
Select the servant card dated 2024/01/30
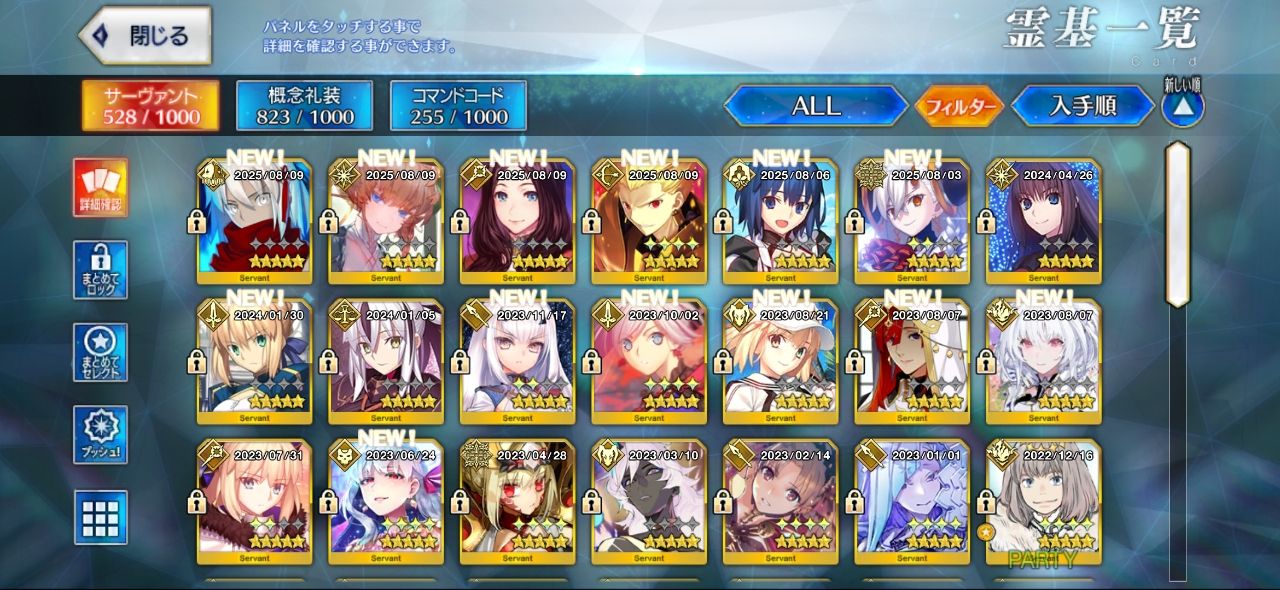[x=255, y=362]
